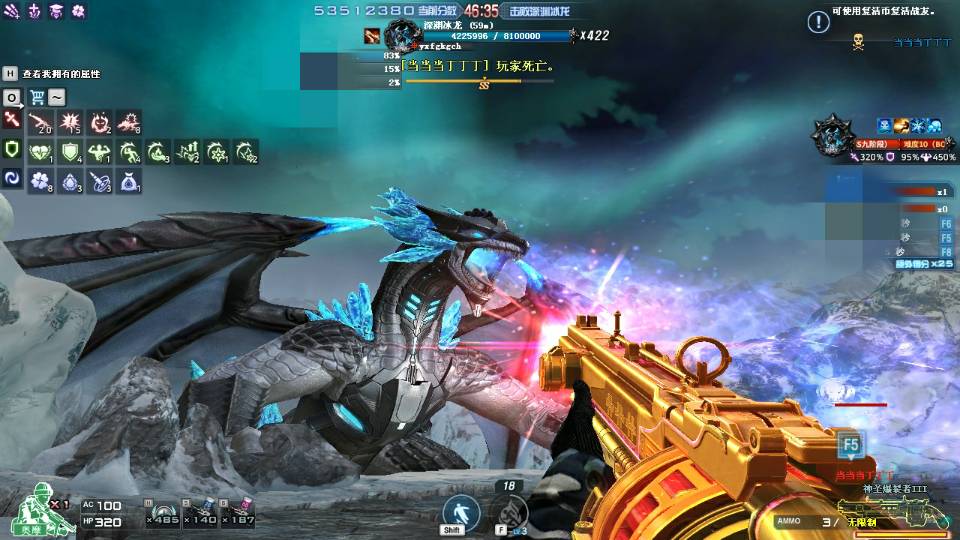Select the purple graduation cap status icon

pos(56,11)
